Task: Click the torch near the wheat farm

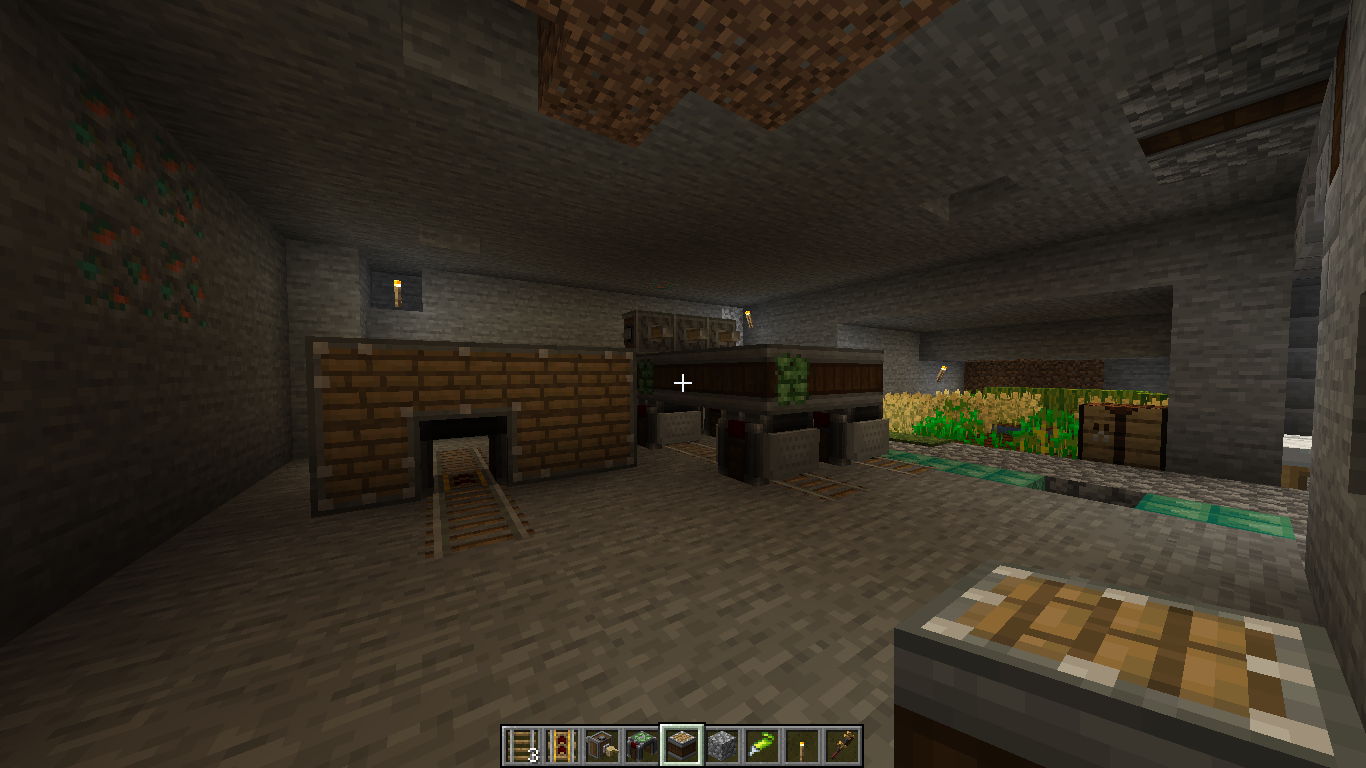Action: 941,375
